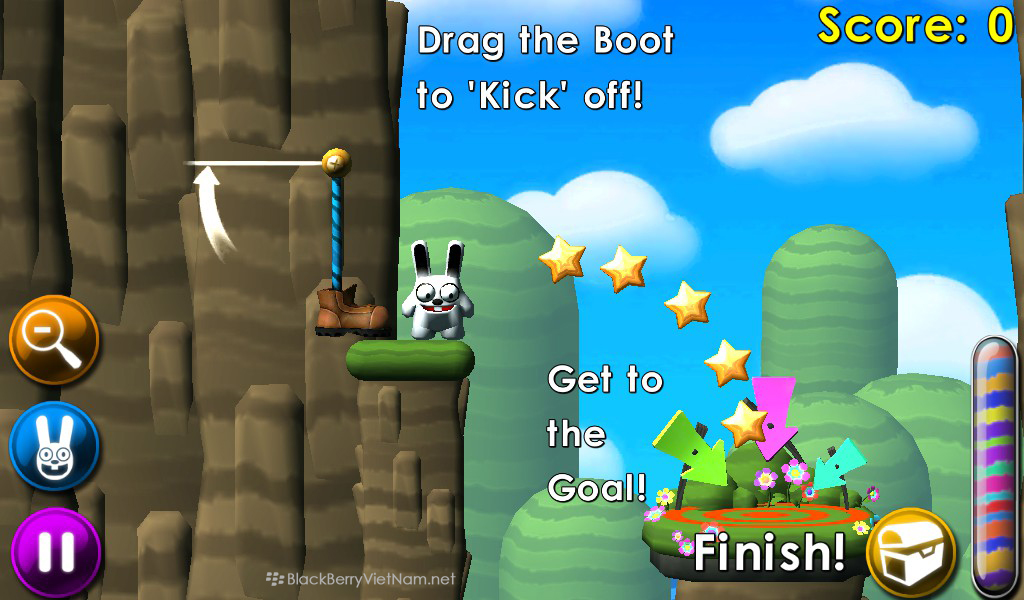Zoom out with the orange magnifier button
Image resolution: width=1024 pixels, height=600 pixels.
click(x=54, y=340)
